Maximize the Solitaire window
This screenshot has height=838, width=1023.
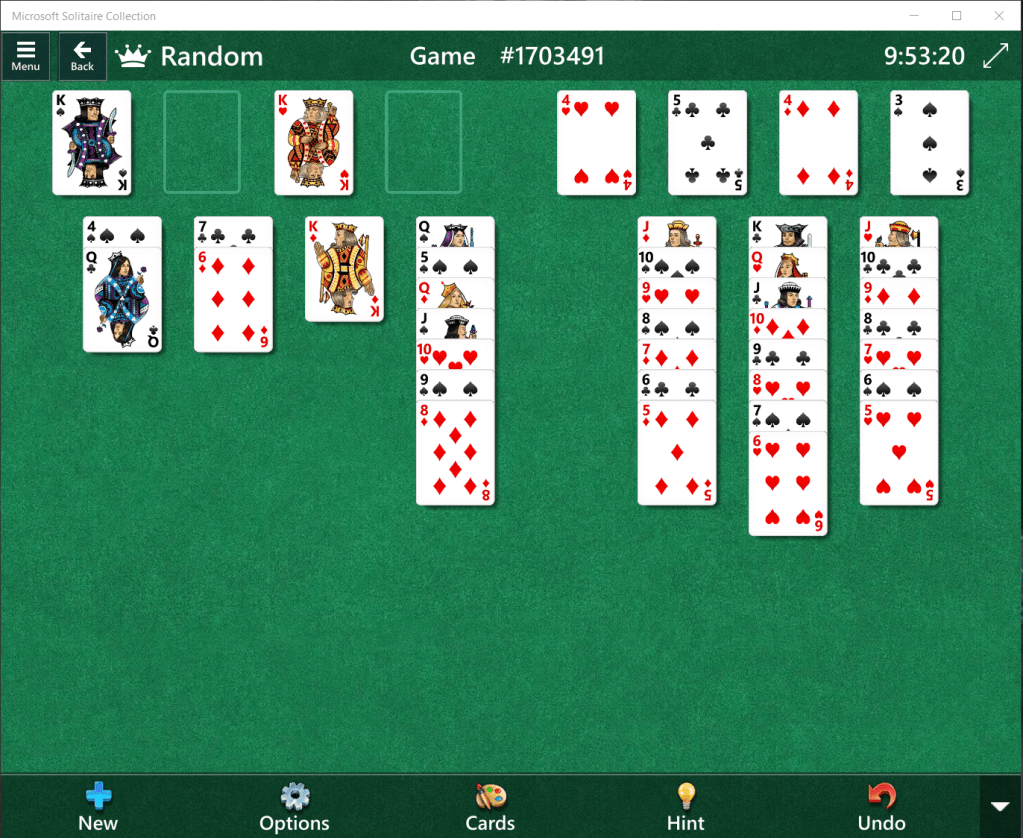coord(956,15)
